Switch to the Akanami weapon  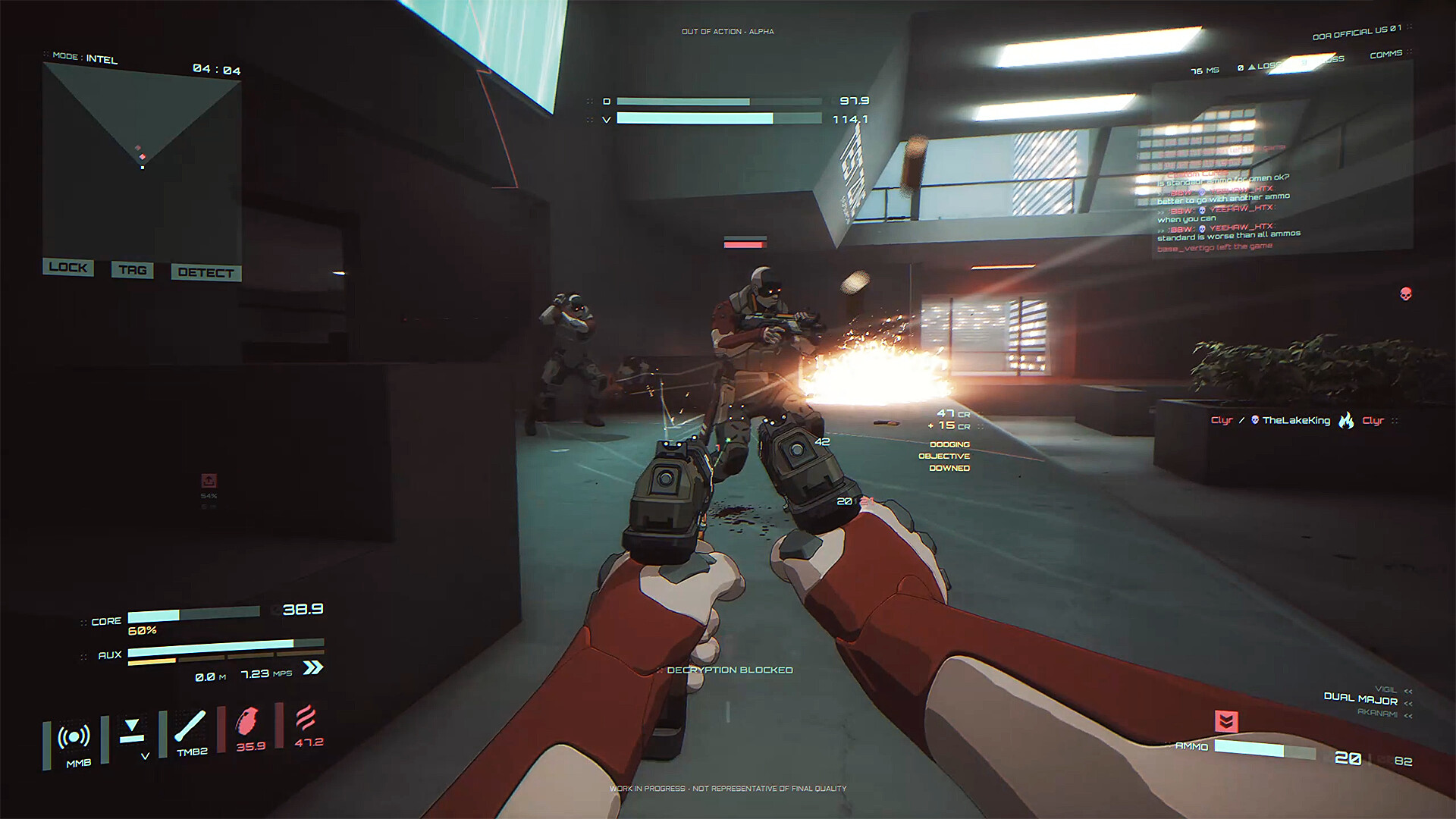coord(1377,713)
